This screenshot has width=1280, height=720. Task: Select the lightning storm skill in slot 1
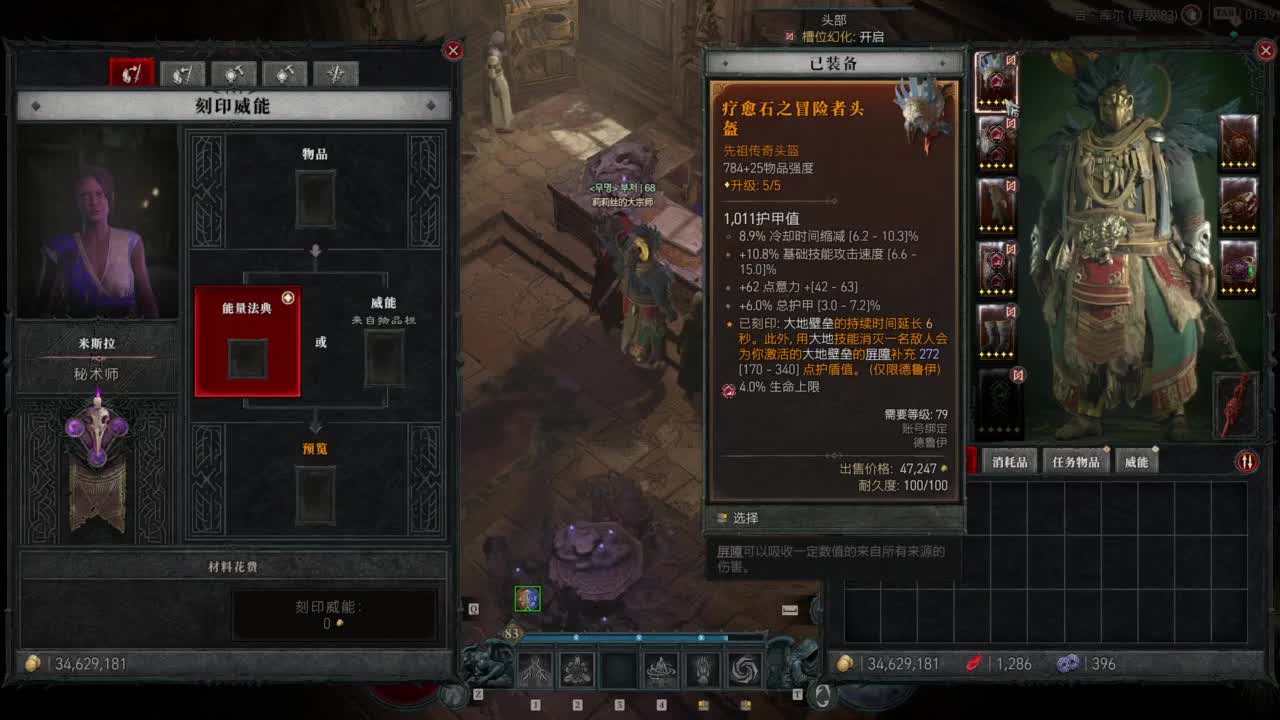click(x=533, y=670)
